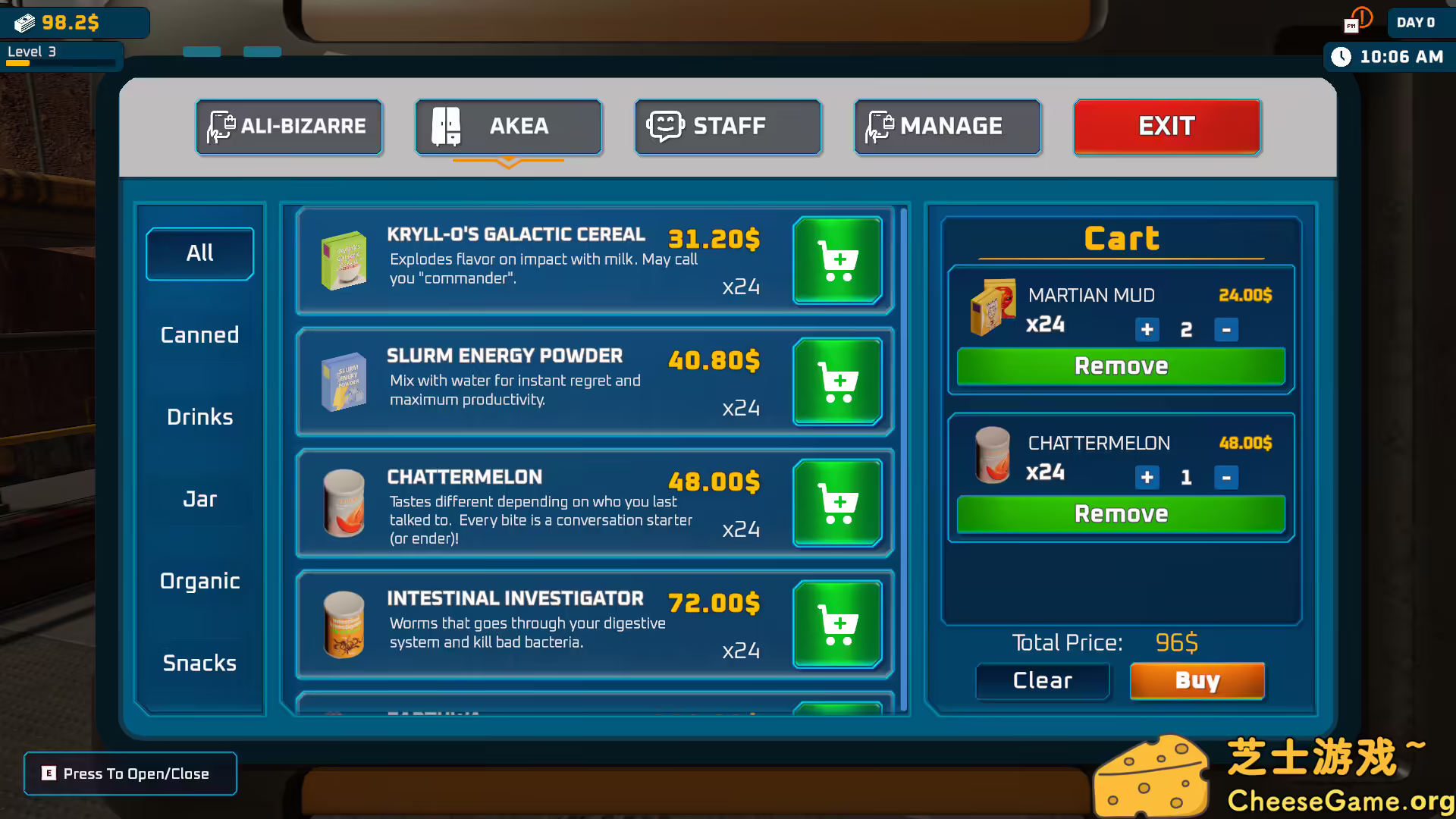
Task: Click the clock icon beside 10:06 AM
Action: [x=1341, y=56]
